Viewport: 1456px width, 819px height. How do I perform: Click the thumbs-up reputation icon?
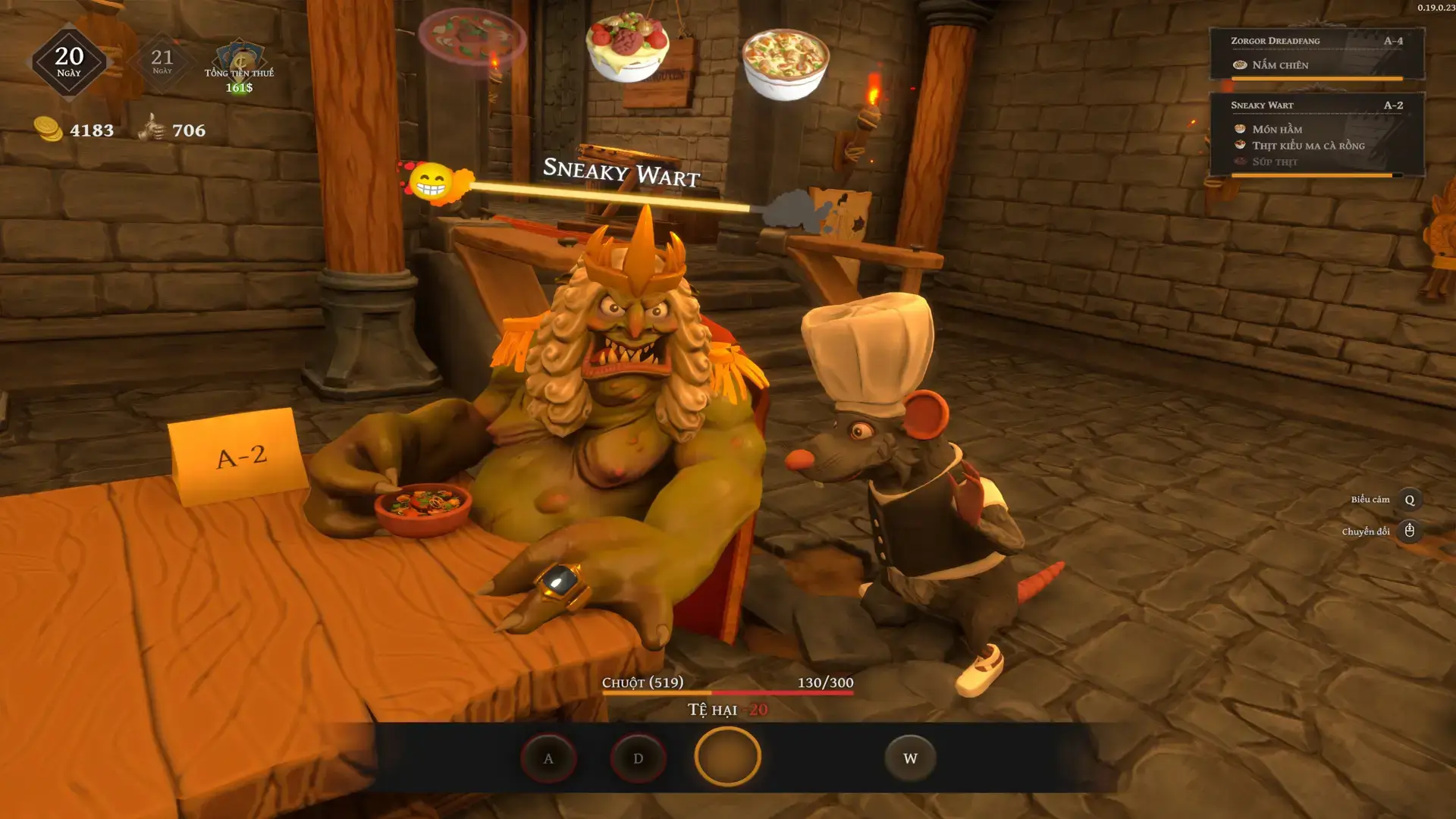point(152,127)
